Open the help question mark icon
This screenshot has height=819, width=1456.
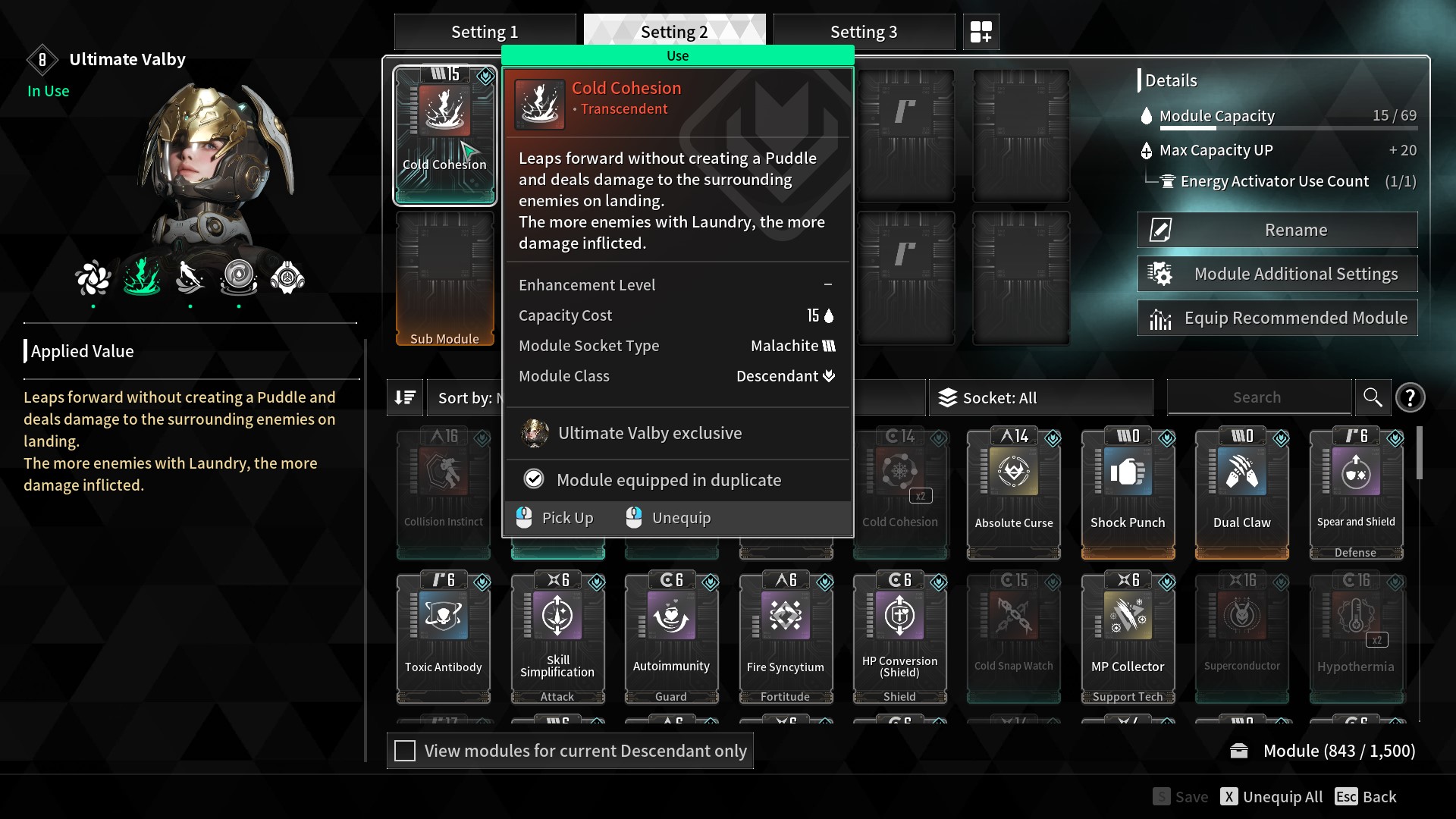(x=1410, y=397)
